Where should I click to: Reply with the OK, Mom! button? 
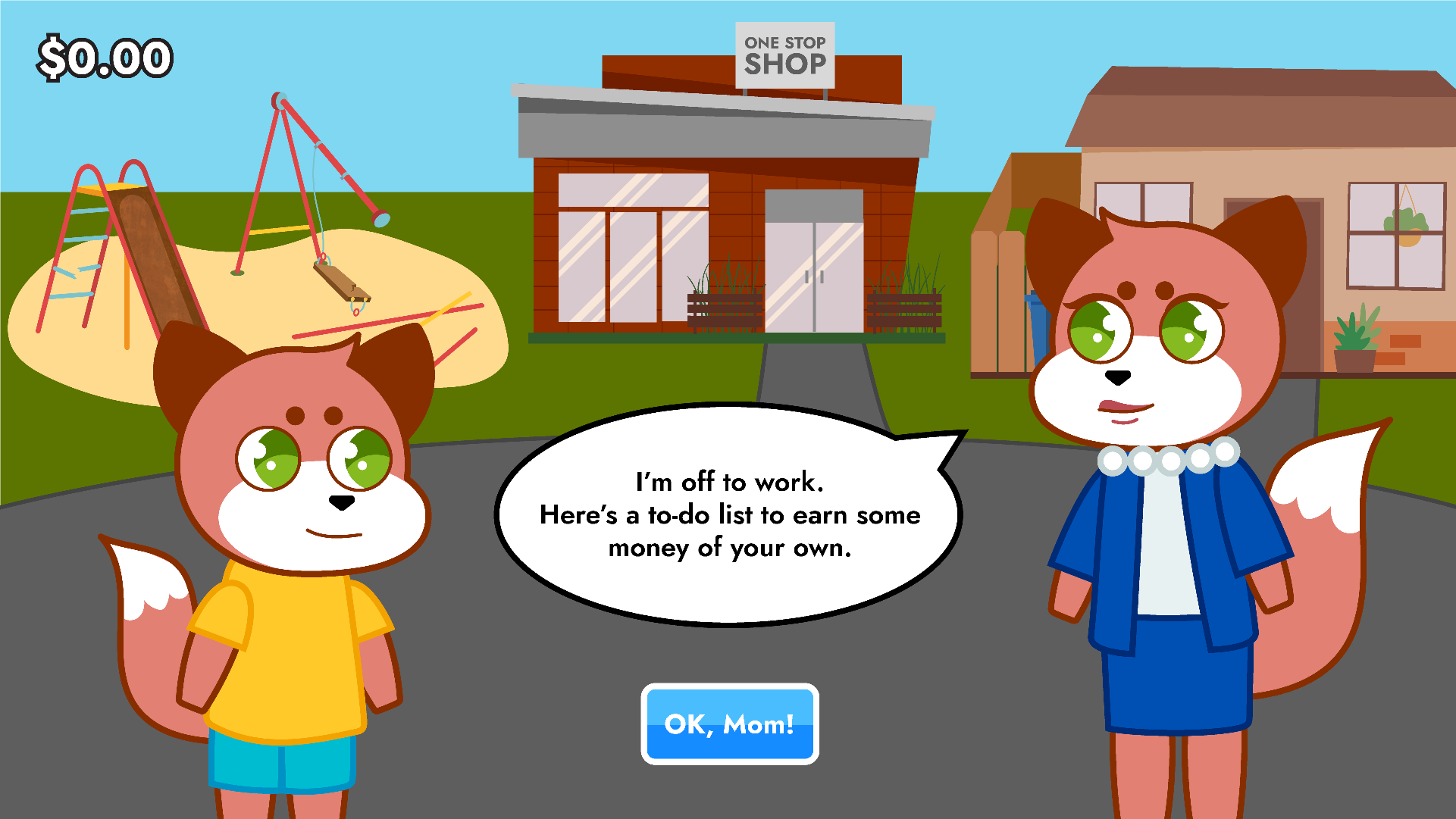tap(729, 724)
